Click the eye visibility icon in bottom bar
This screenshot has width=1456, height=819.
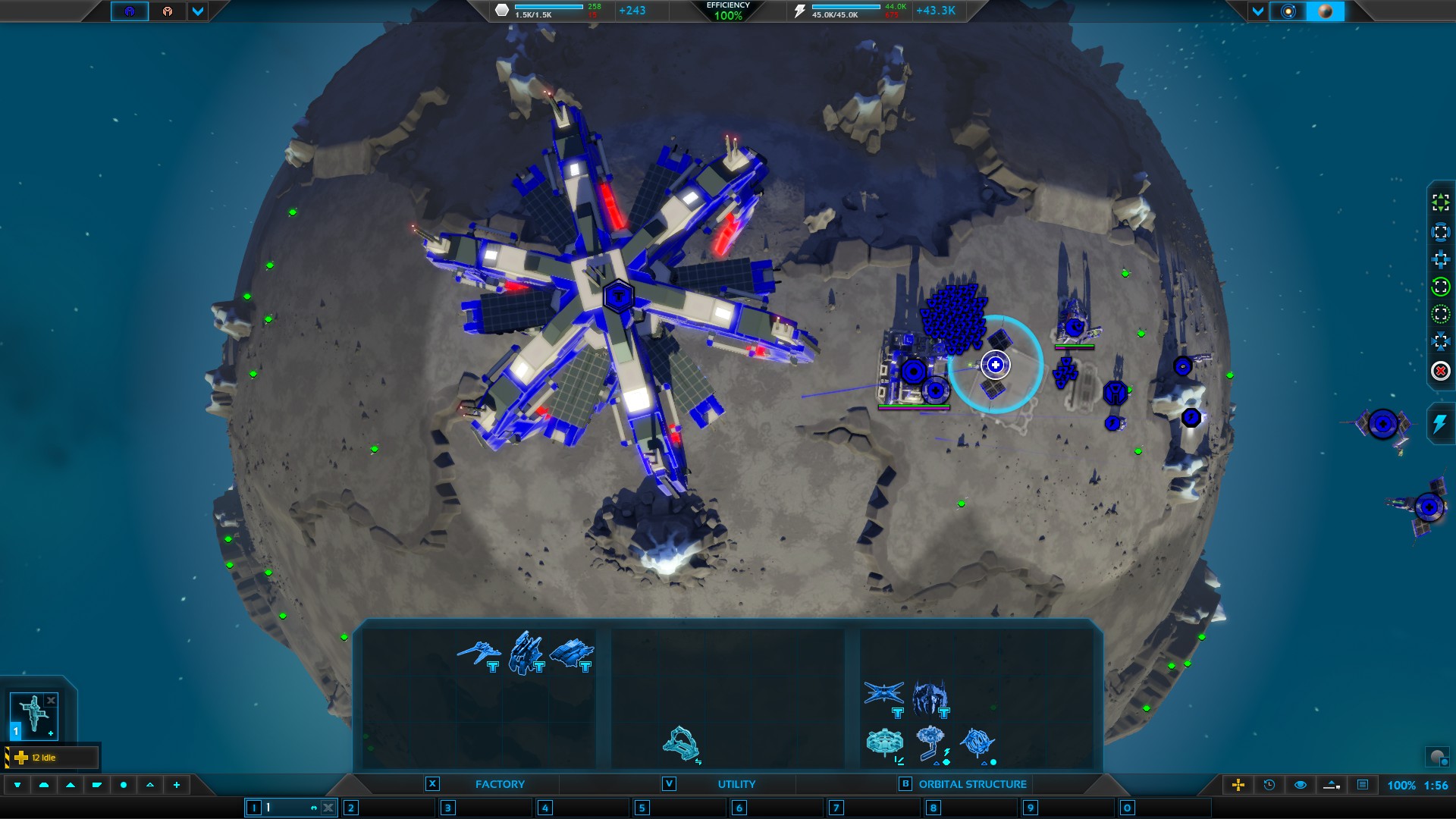tap(1301, 785)
